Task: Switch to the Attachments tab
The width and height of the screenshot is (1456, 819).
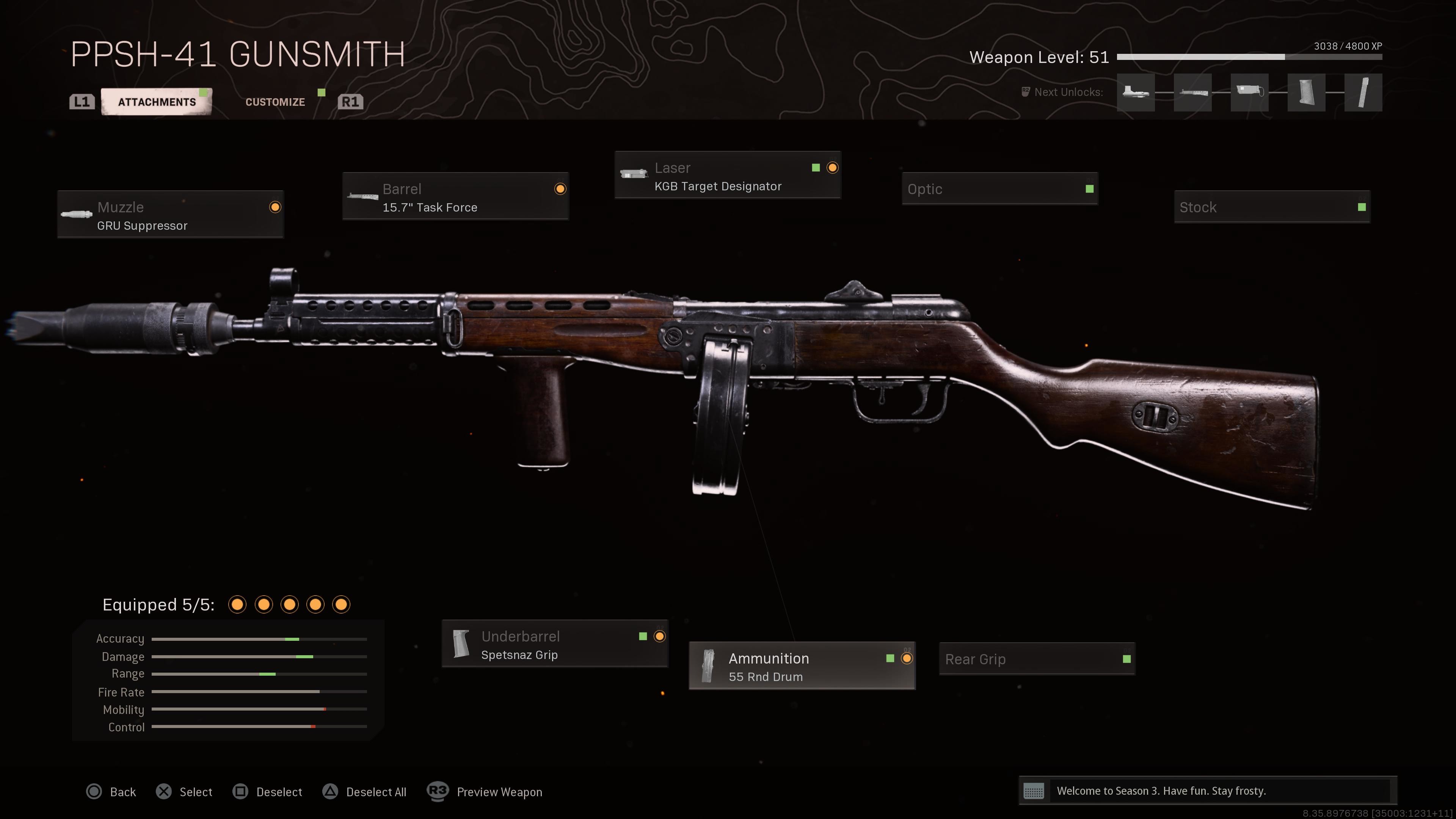Action: click(157, 102)
